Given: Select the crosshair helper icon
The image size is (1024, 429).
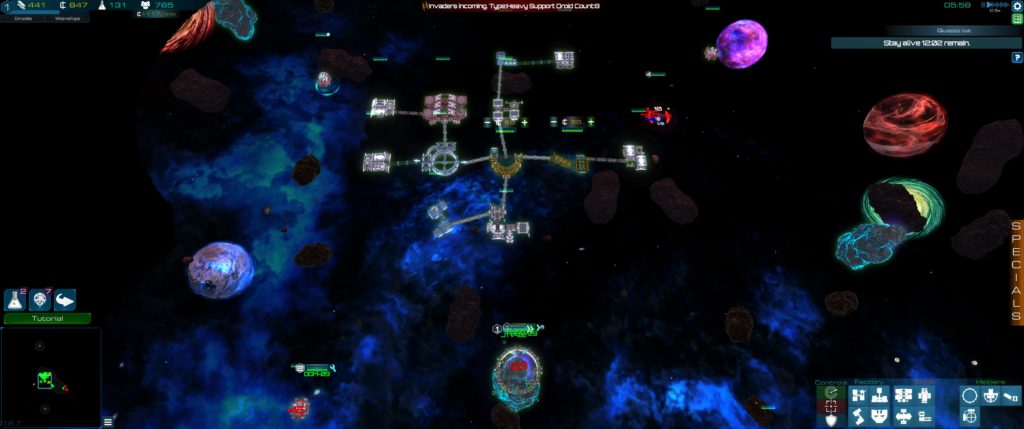Looking at the screenshot, I should [969, 417].
